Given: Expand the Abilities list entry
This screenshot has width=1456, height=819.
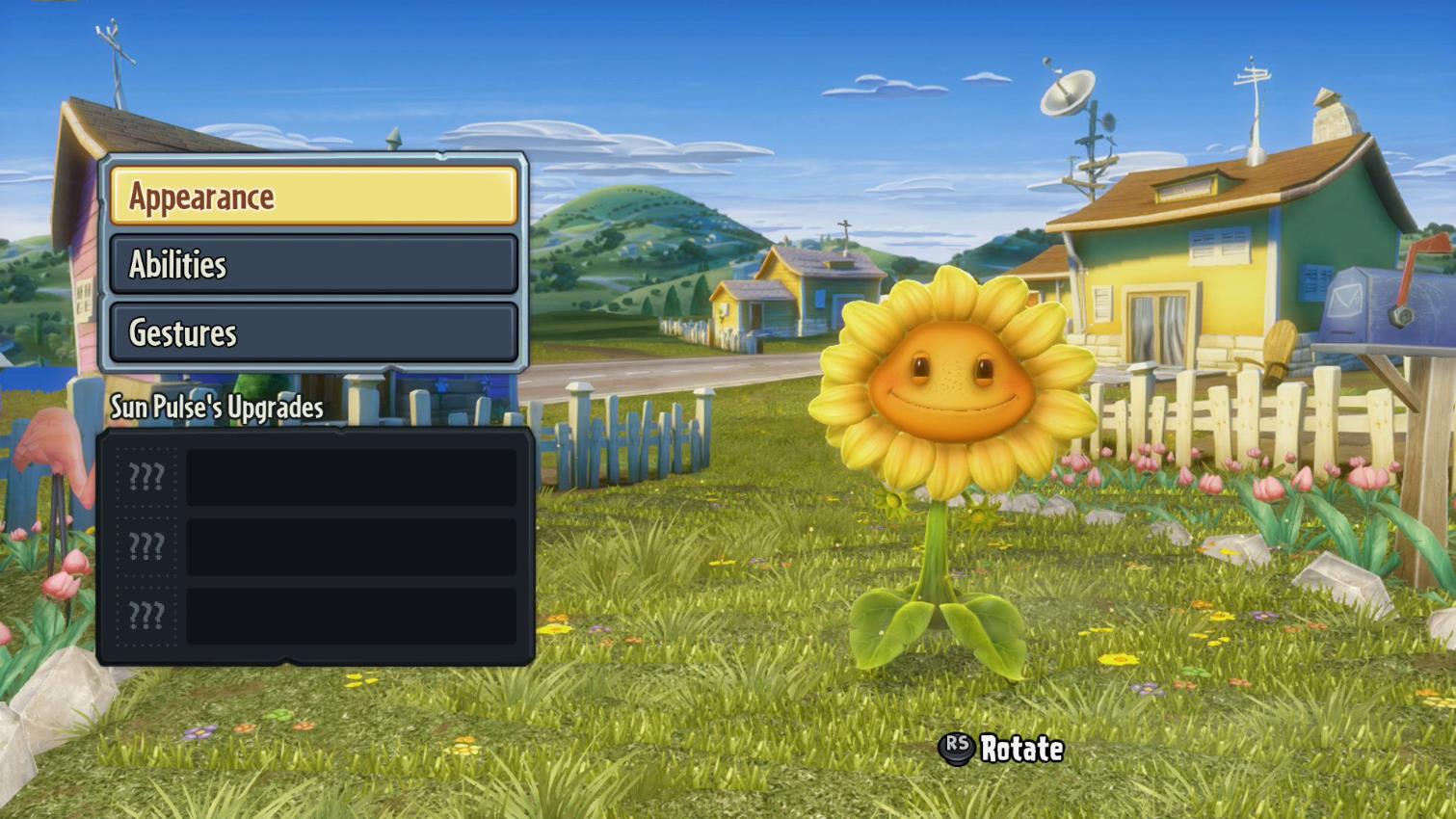Looking at the screenshot, I should [313, 265].
